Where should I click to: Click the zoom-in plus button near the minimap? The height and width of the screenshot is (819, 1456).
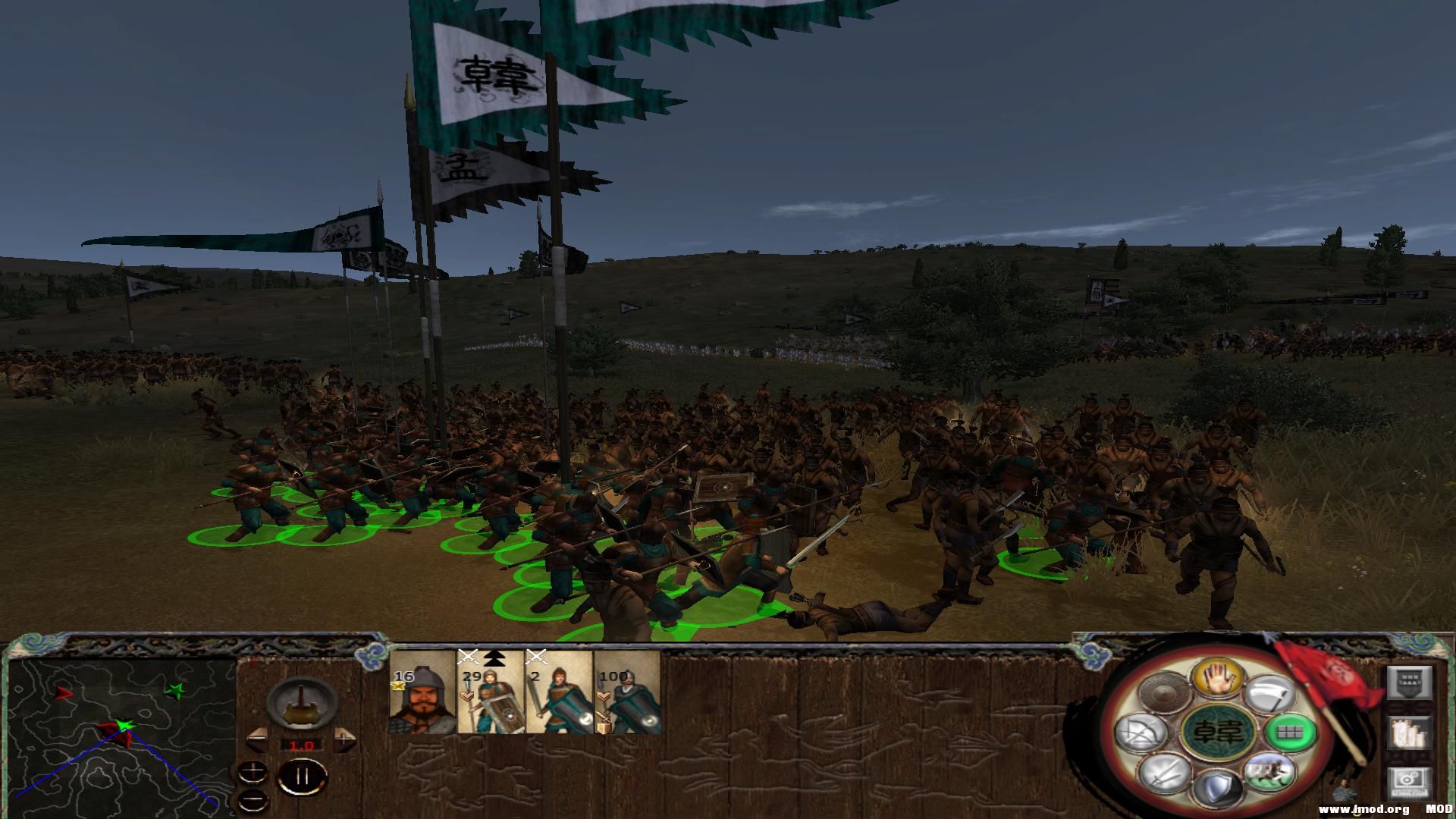[x=253, y=771]
